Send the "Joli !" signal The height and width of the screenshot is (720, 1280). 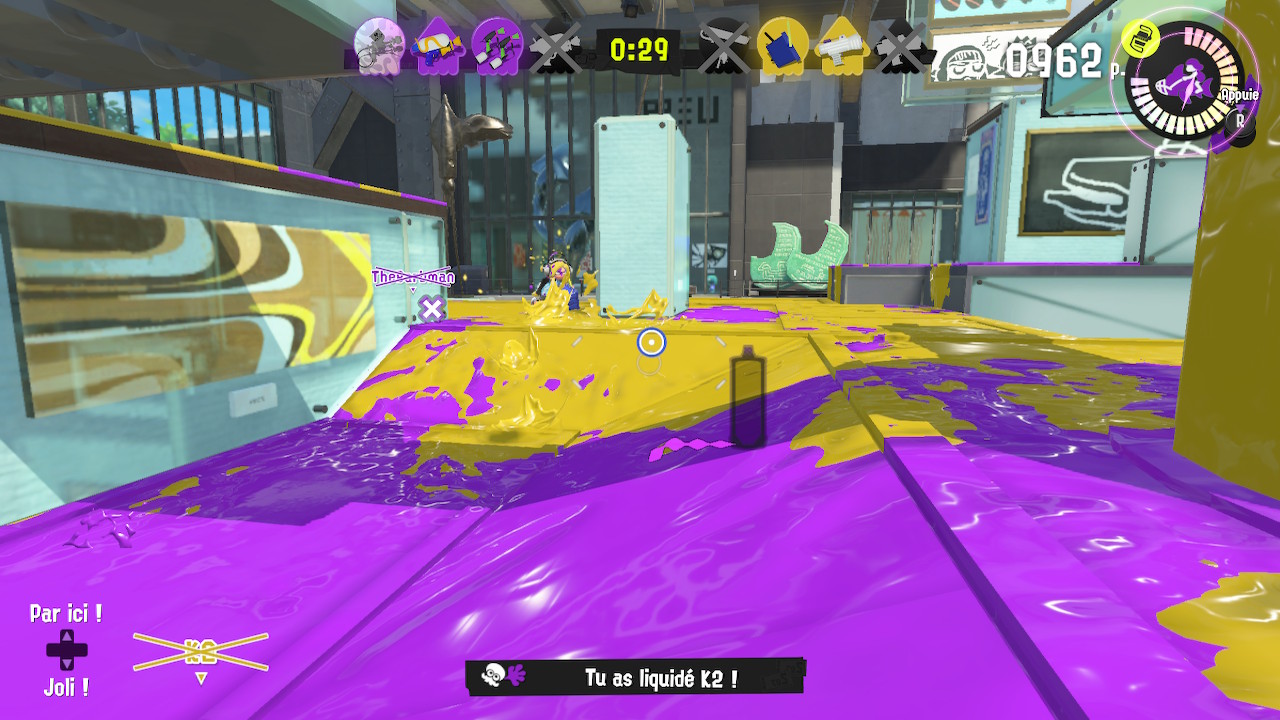pyautogui.click(x=66, y=687)
